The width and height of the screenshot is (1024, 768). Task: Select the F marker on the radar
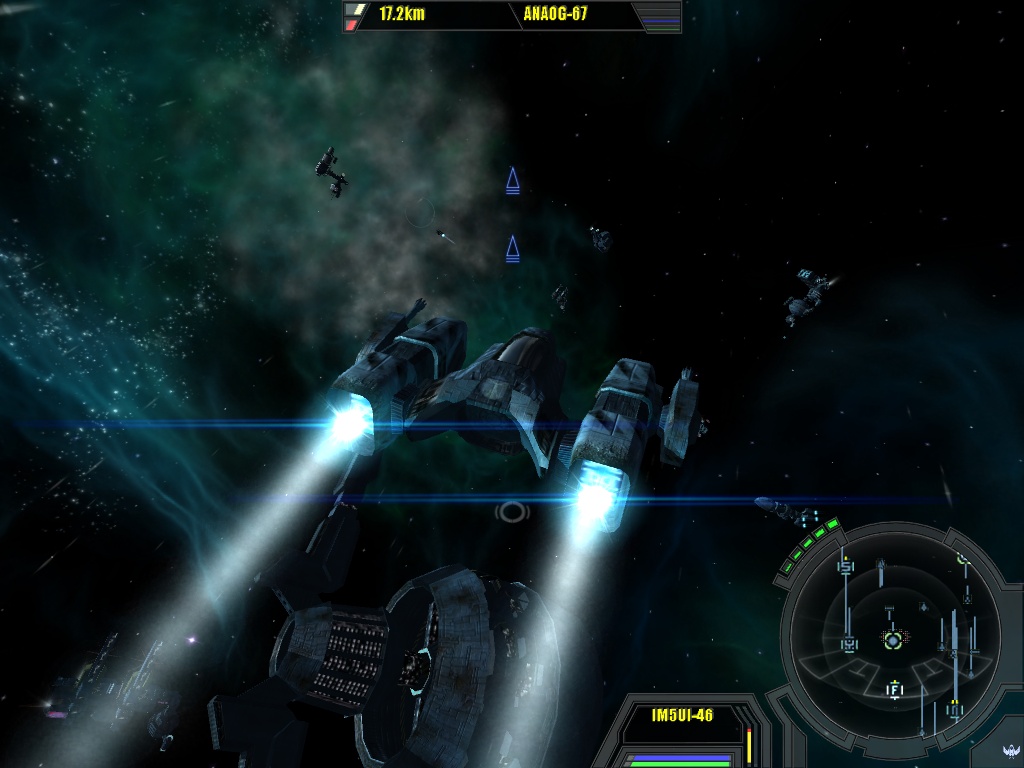pos(895,689)
